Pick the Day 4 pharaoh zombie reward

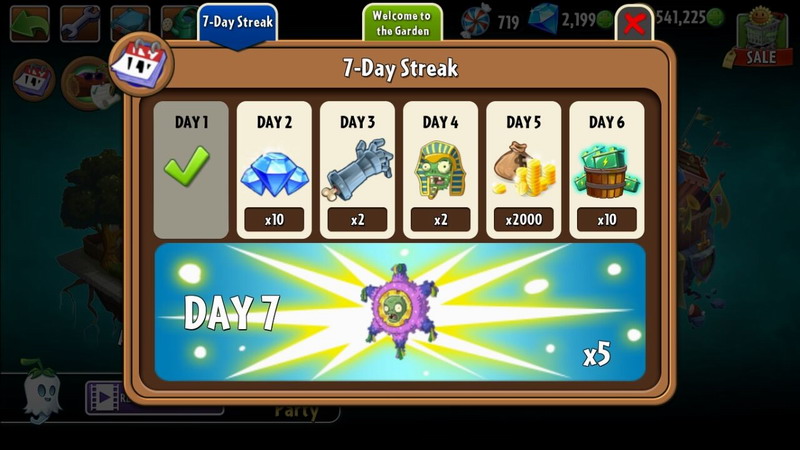[x=440, y=169]
